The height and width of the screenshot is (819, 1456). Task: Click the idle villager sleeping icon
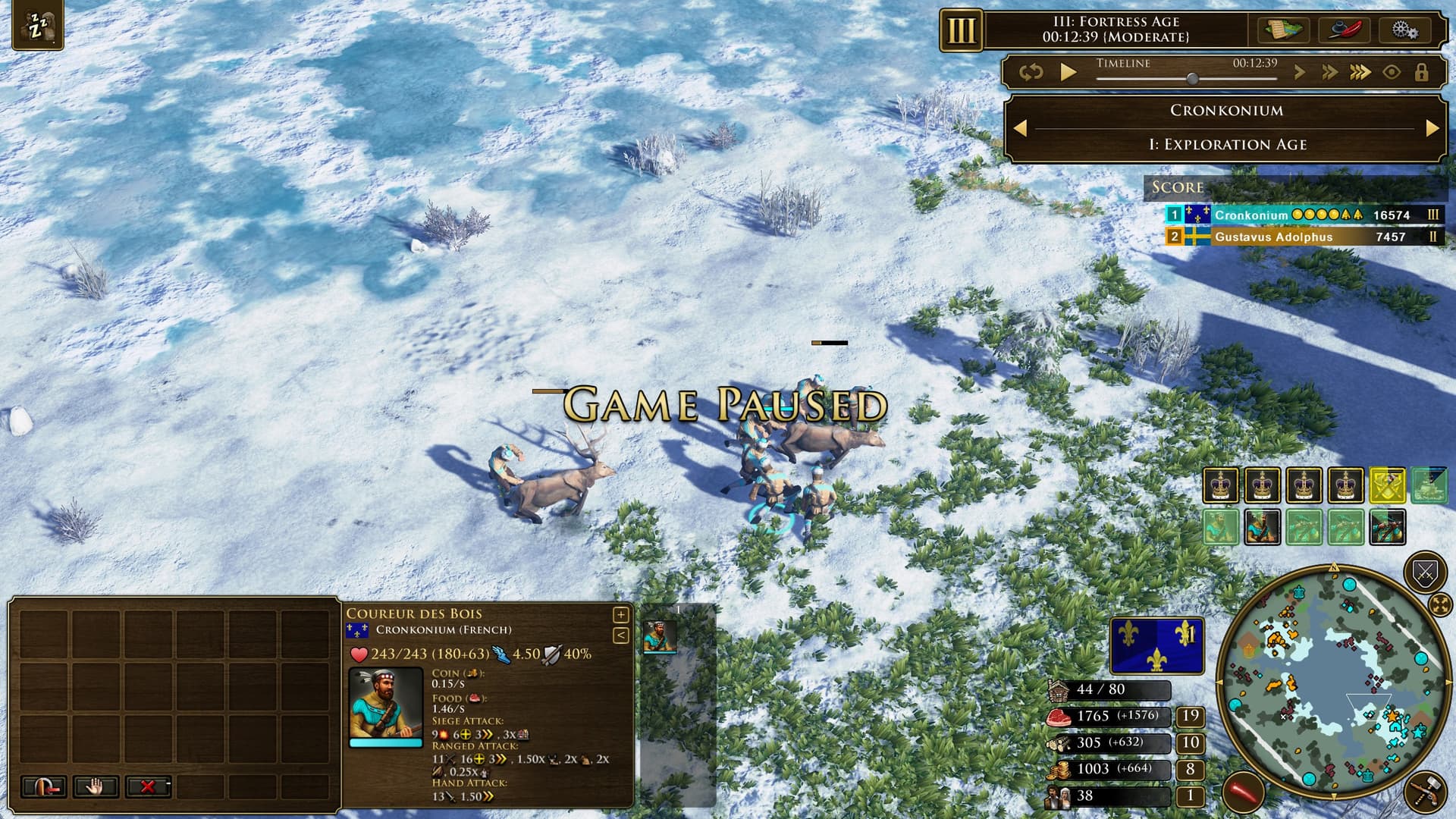point(37,27)
